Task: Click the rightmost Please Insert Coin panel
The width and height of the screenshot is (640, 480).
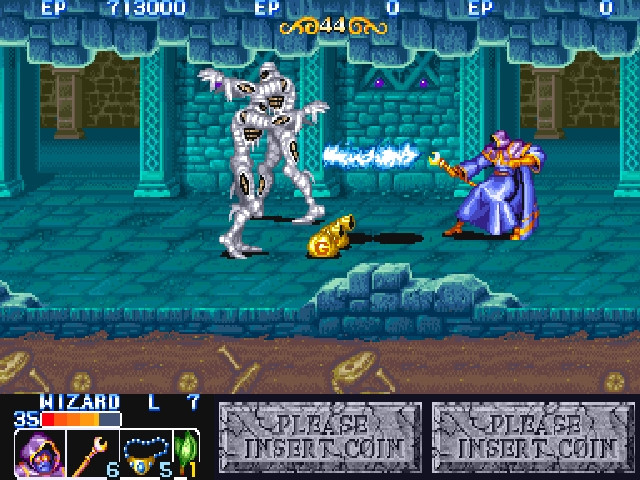Action: point(533,436)
